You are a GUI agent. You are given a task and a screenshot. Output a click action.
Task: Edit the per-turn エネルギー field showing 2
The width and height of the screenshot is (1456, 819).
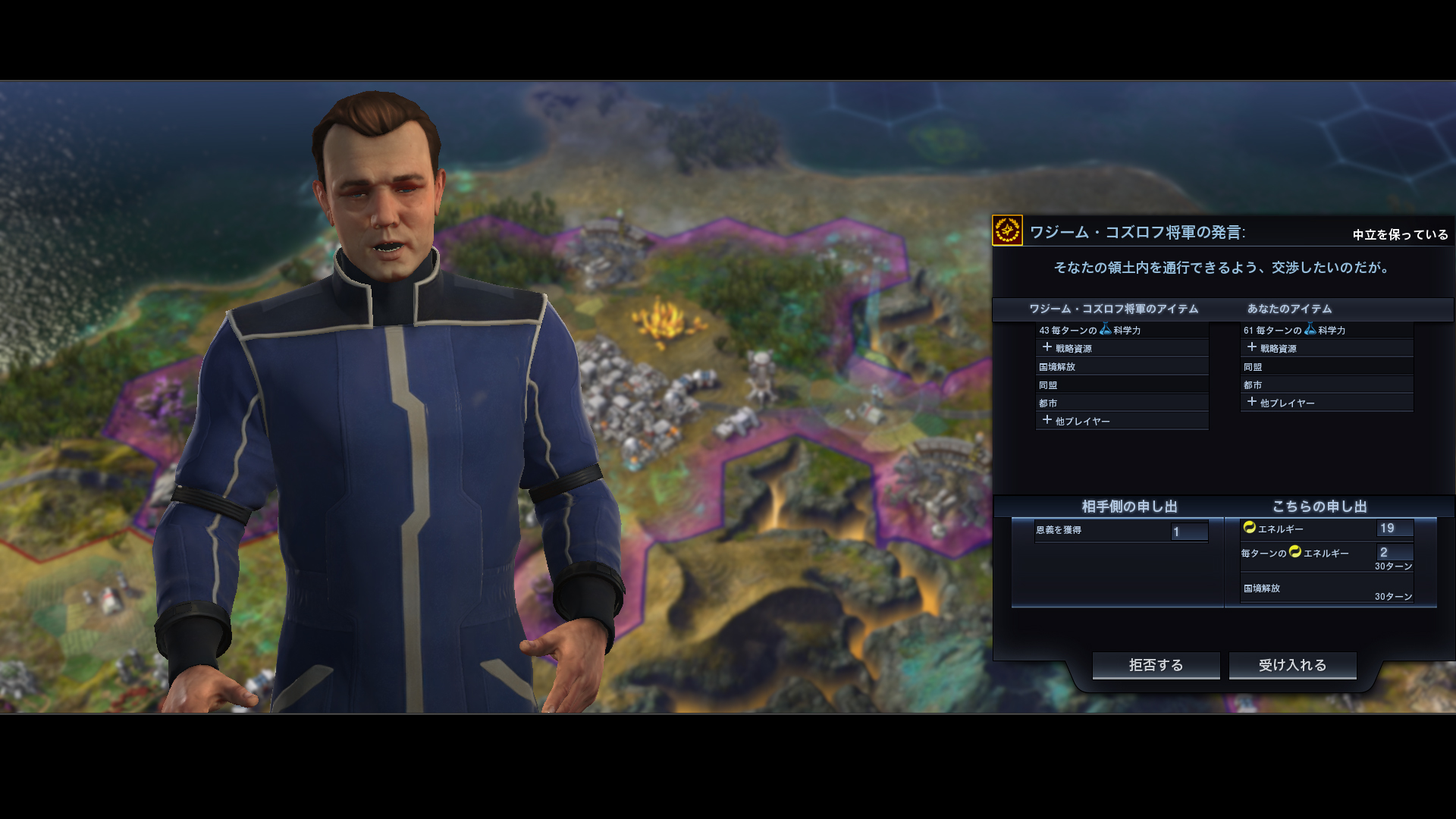click(1394, 553)
